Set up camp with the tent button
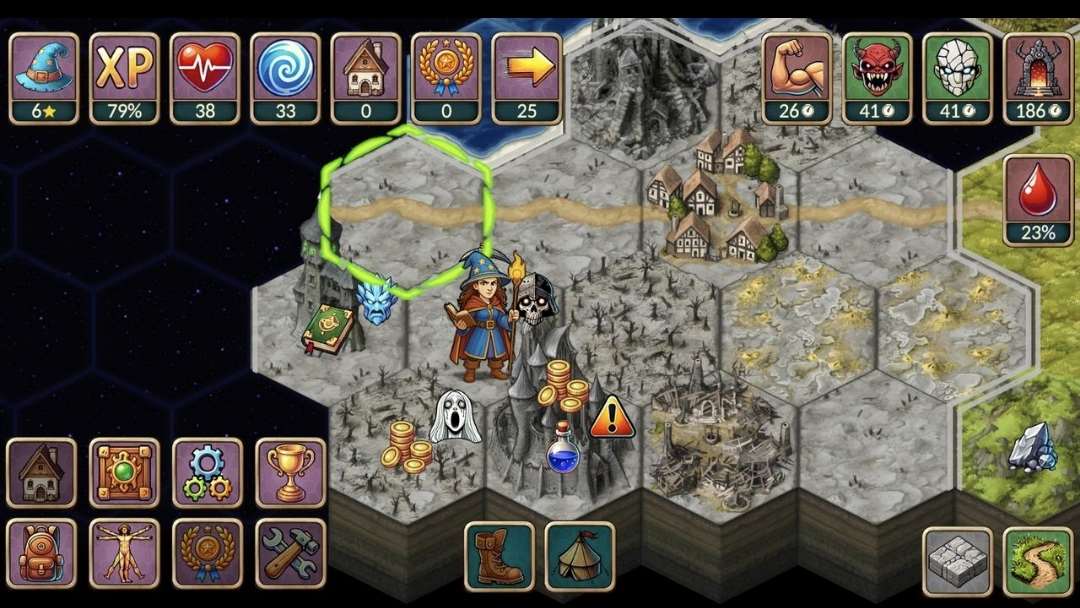 coord(580,556)
